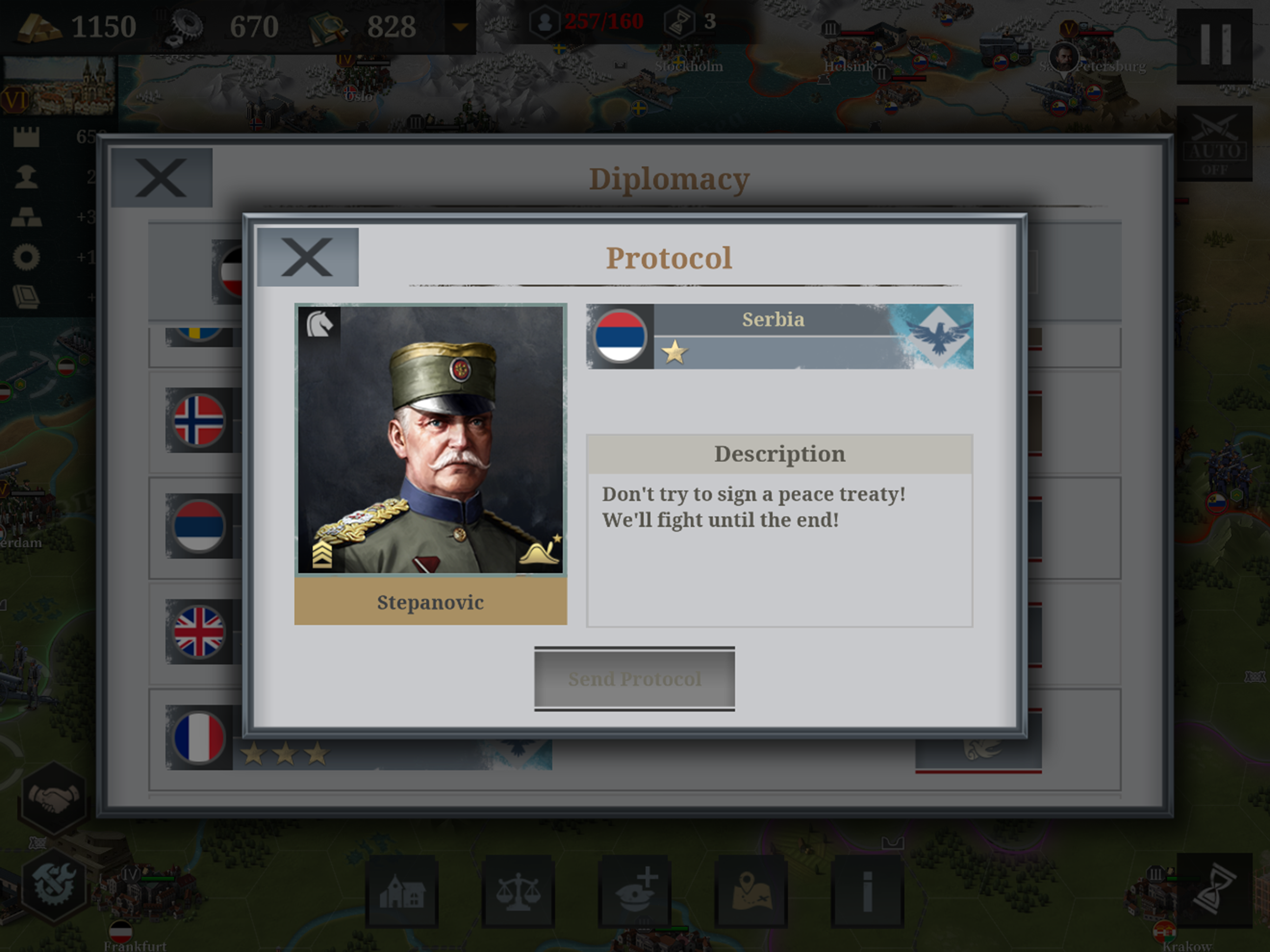Click Serbia's eagle alliance emblem
This screenshot has height=952, width=1270.
click(x=938, y=337)
